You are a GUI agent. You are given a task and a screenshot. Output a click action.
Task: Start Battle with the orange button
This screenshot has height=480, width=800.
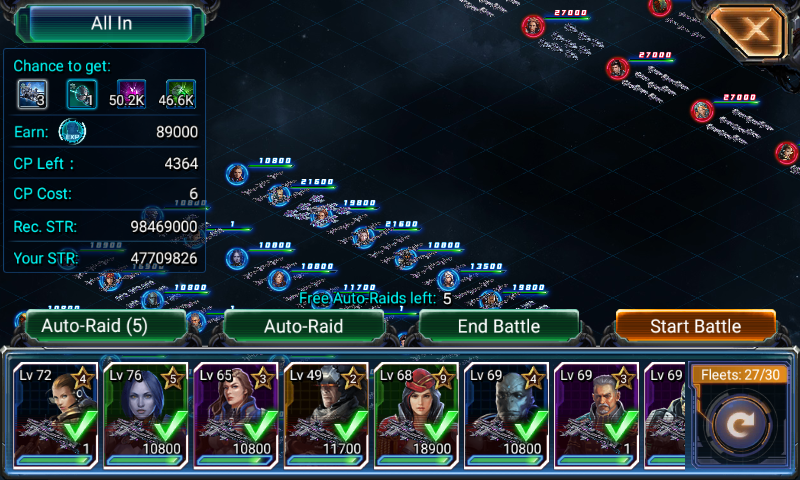click(x=695, y=326)
